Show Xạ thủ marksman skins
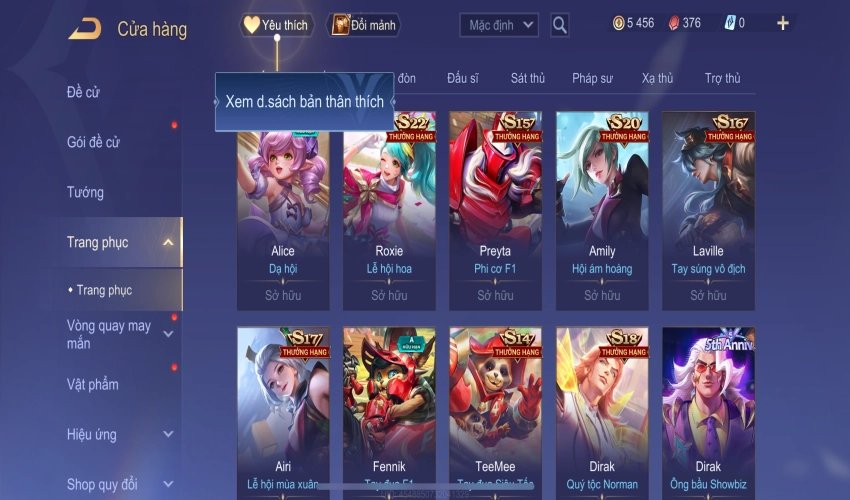The height and width of the screenshot is (500, 850). [x=657, y=78]
